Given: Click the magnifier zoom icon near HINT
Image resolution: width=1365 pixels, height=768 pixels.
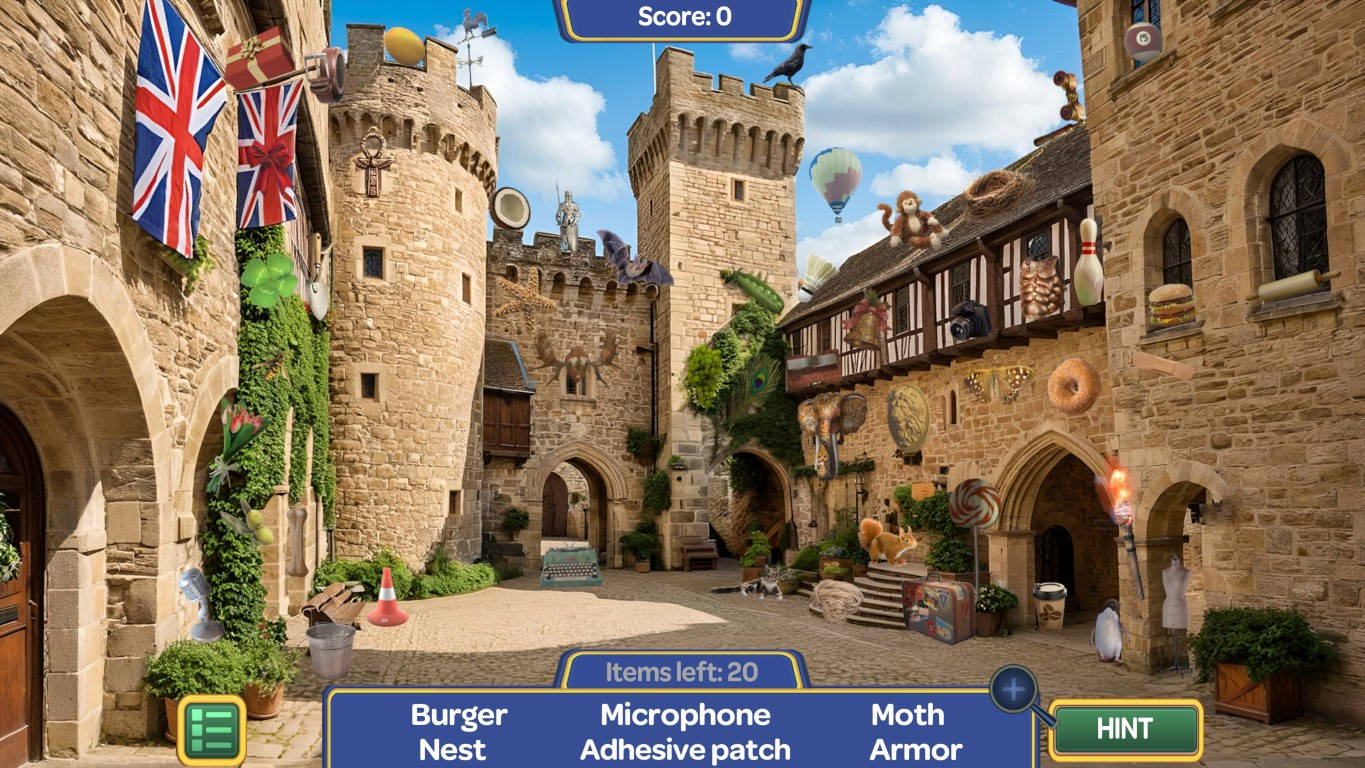Looking at the screenshot, I should tap(1014, 687).
